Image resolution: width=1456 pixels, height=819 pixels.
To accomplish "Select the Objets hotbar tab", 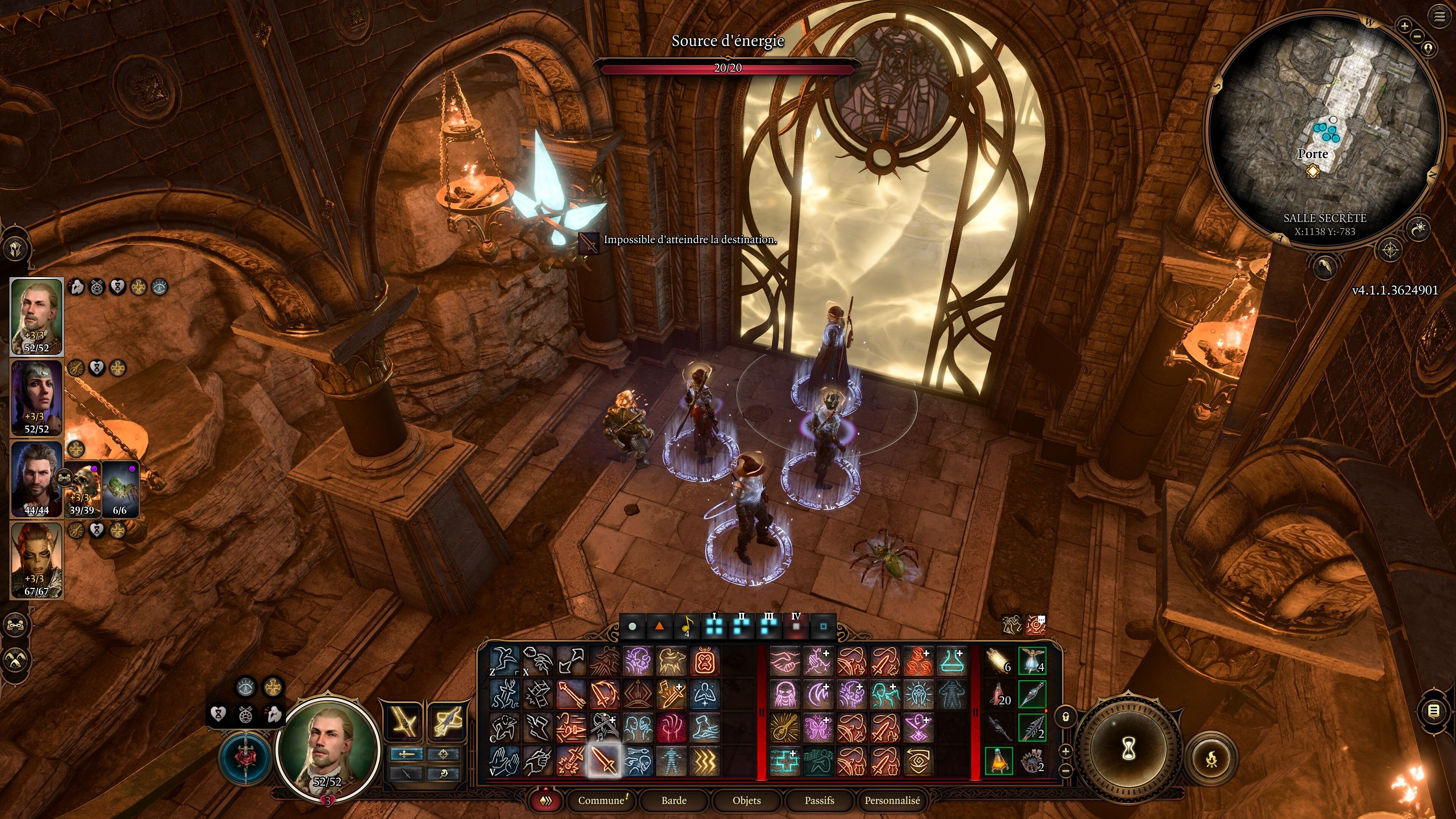I will point(746,800).
